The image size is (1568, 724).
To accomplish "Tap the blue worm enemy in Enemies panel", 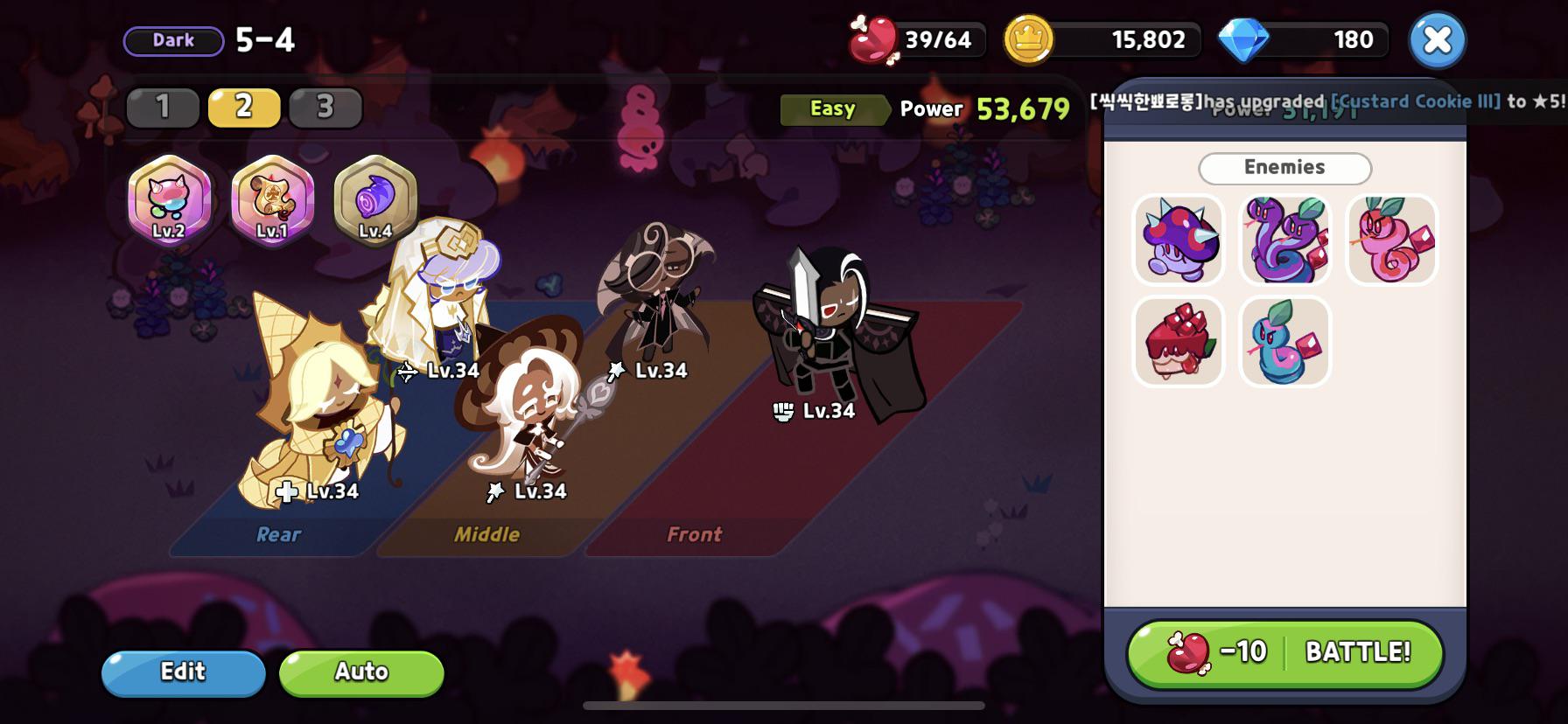I will [x=1284, y=340].
